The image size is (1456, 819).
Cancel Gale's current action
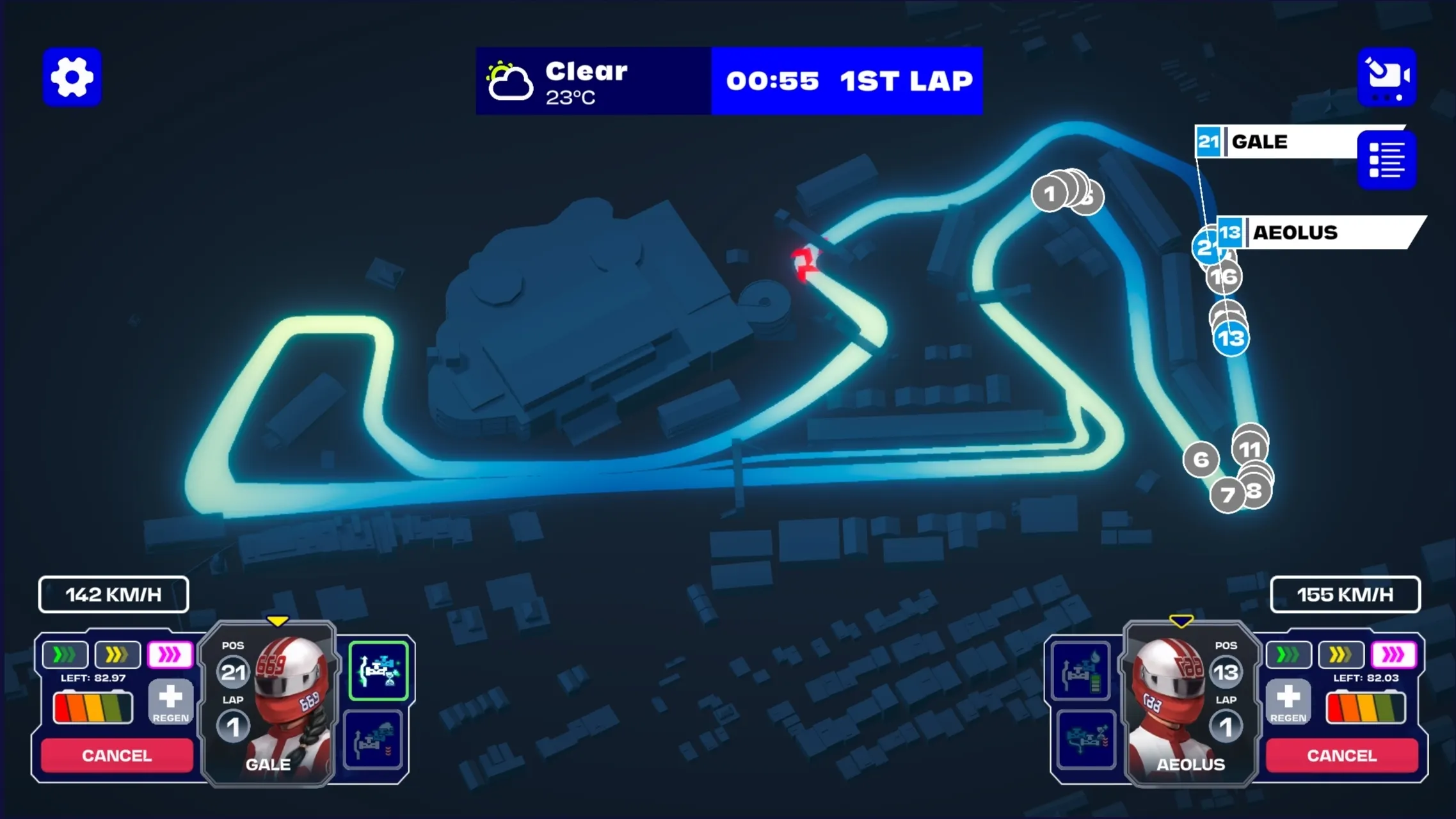click(x=117, y=755)
